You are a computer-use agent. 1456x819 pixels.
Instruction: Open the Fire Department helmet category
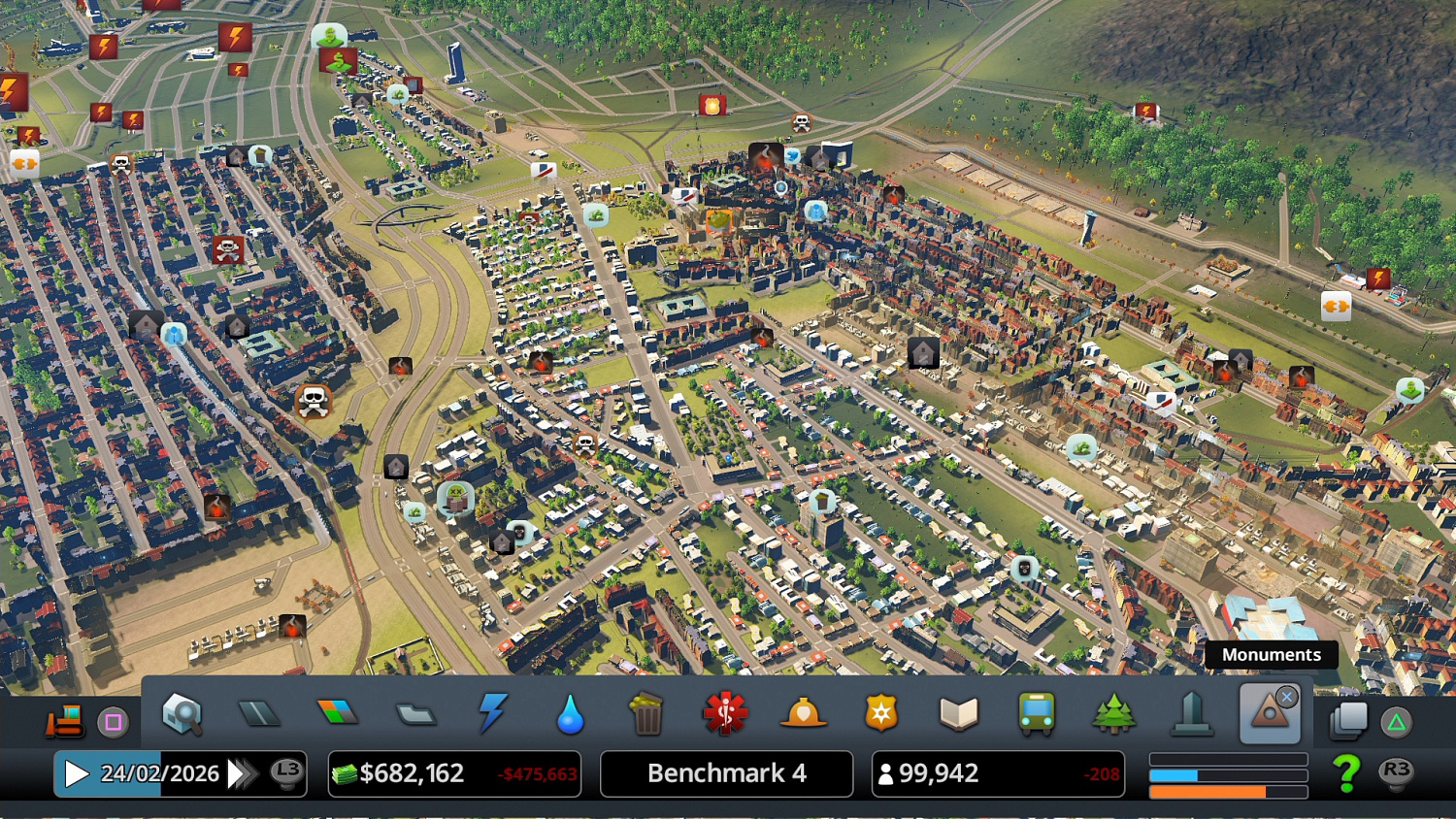pyautogui.click(x=803, y=714)
